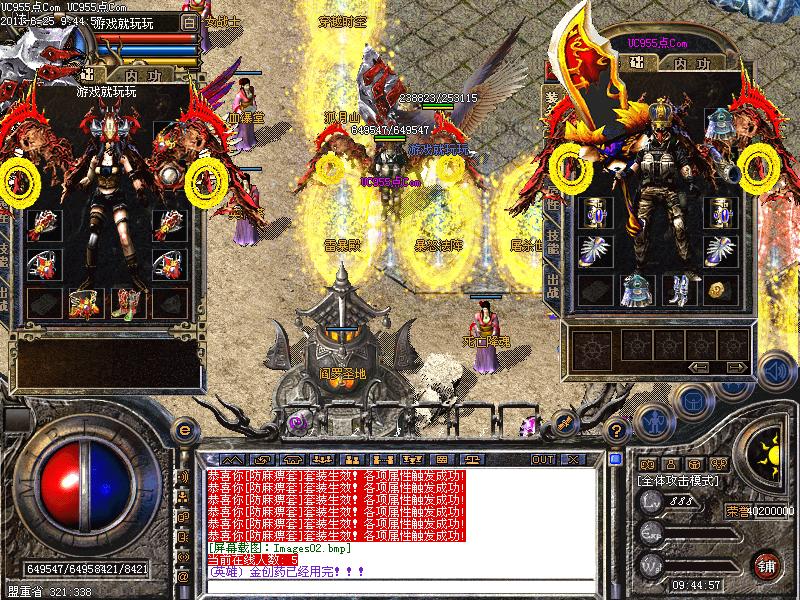
Task: Select the gold medallion slot in right panel
Action: coord(716,289)
